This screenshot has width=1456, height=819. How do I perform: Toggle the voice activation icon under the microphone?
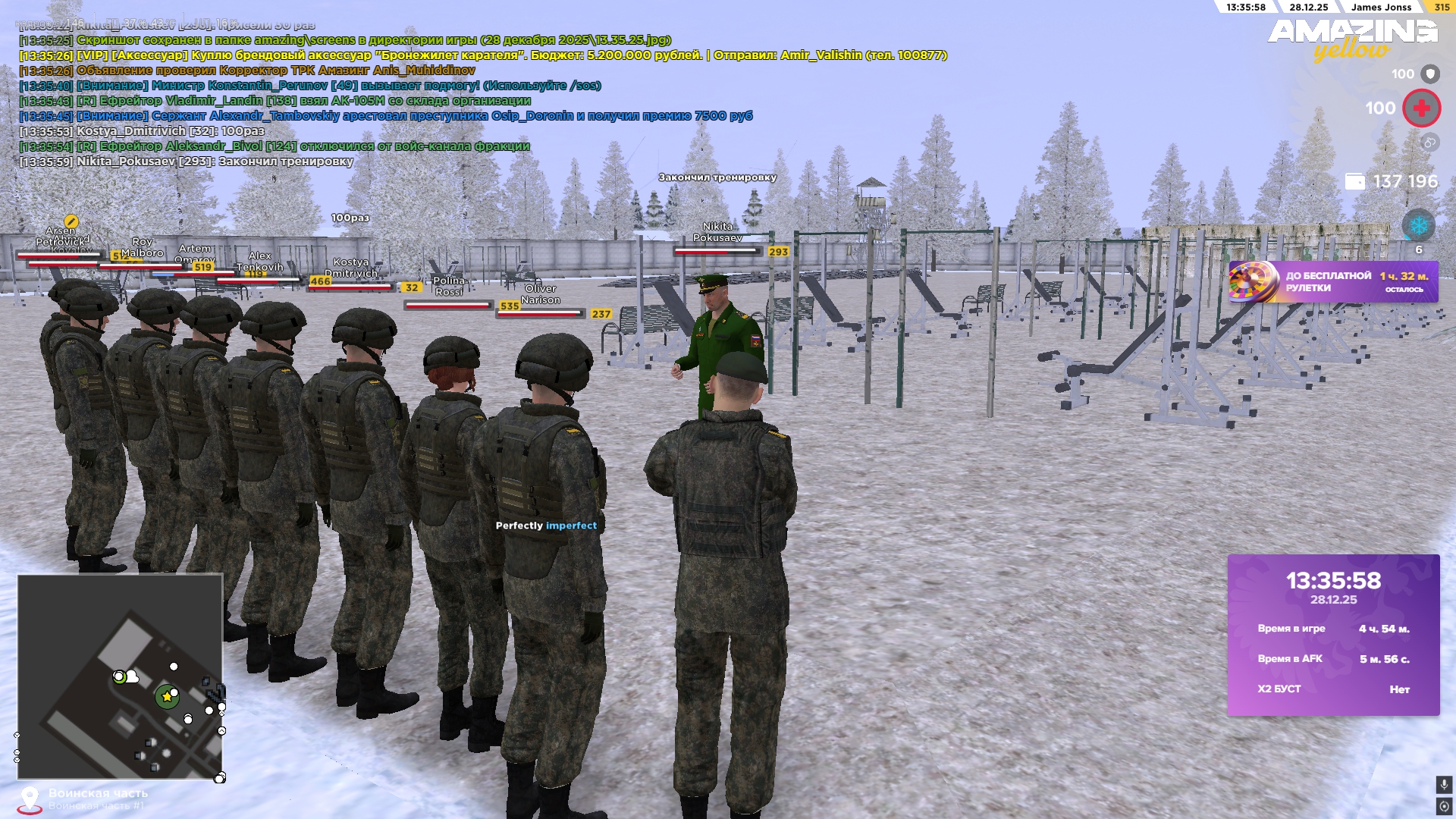coord(1444,807)
